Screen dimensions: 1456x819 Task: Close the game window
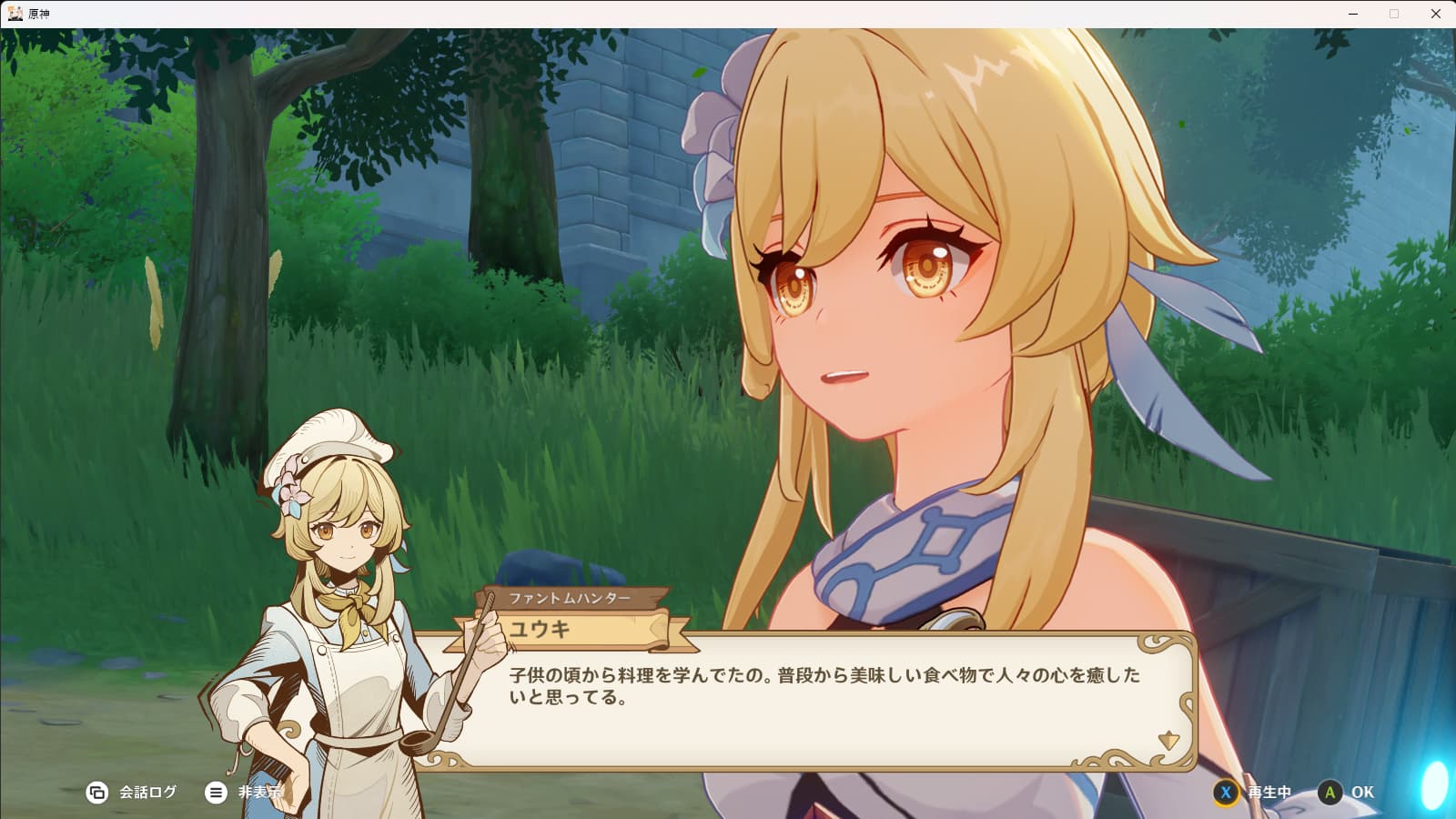(1436, 14)
